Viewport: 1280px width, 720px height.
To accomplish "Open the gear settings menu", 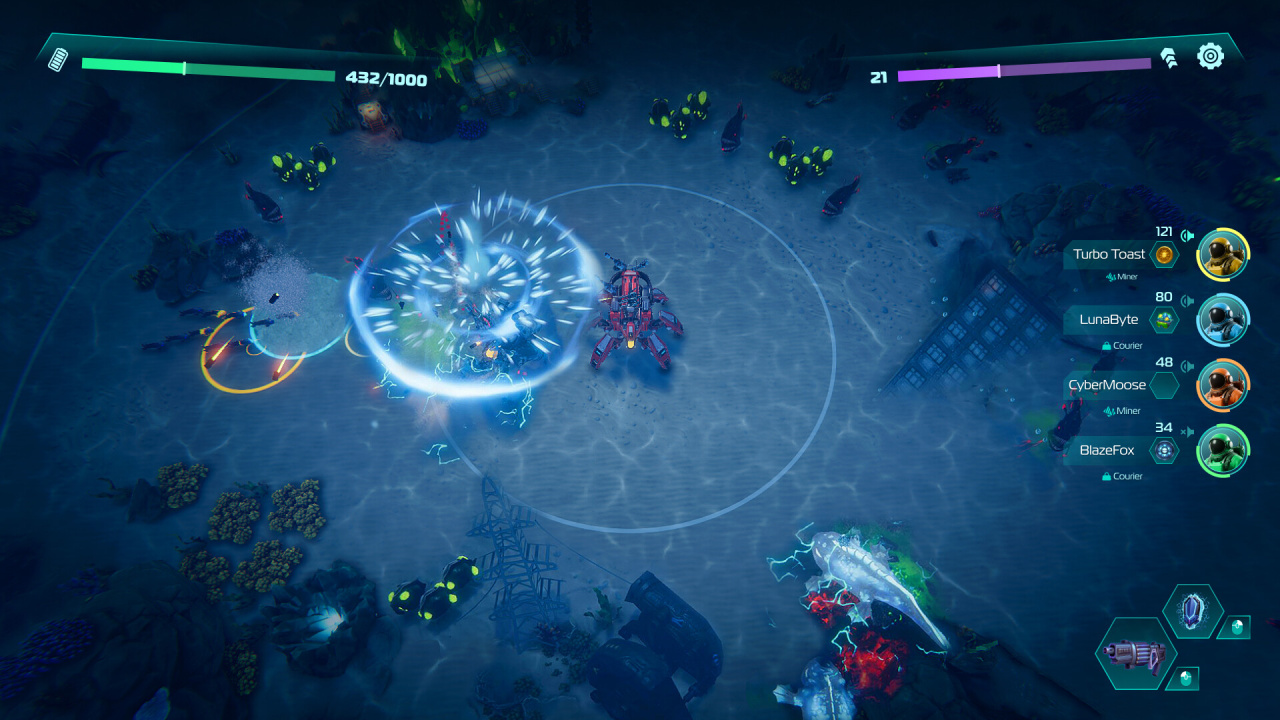I will click(1210, 56).
